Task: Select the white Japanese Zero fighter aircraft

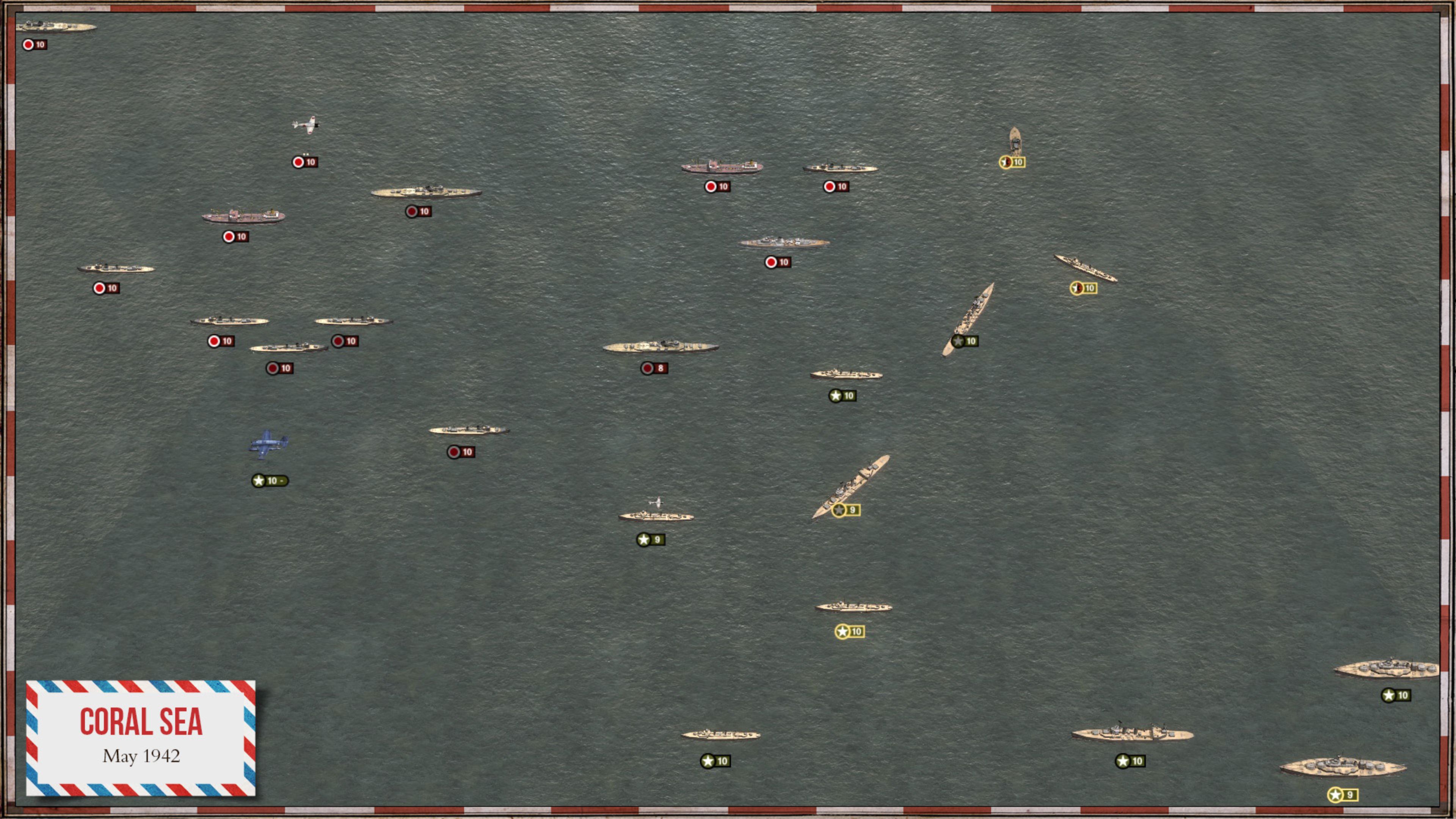Action: point(305,125)
